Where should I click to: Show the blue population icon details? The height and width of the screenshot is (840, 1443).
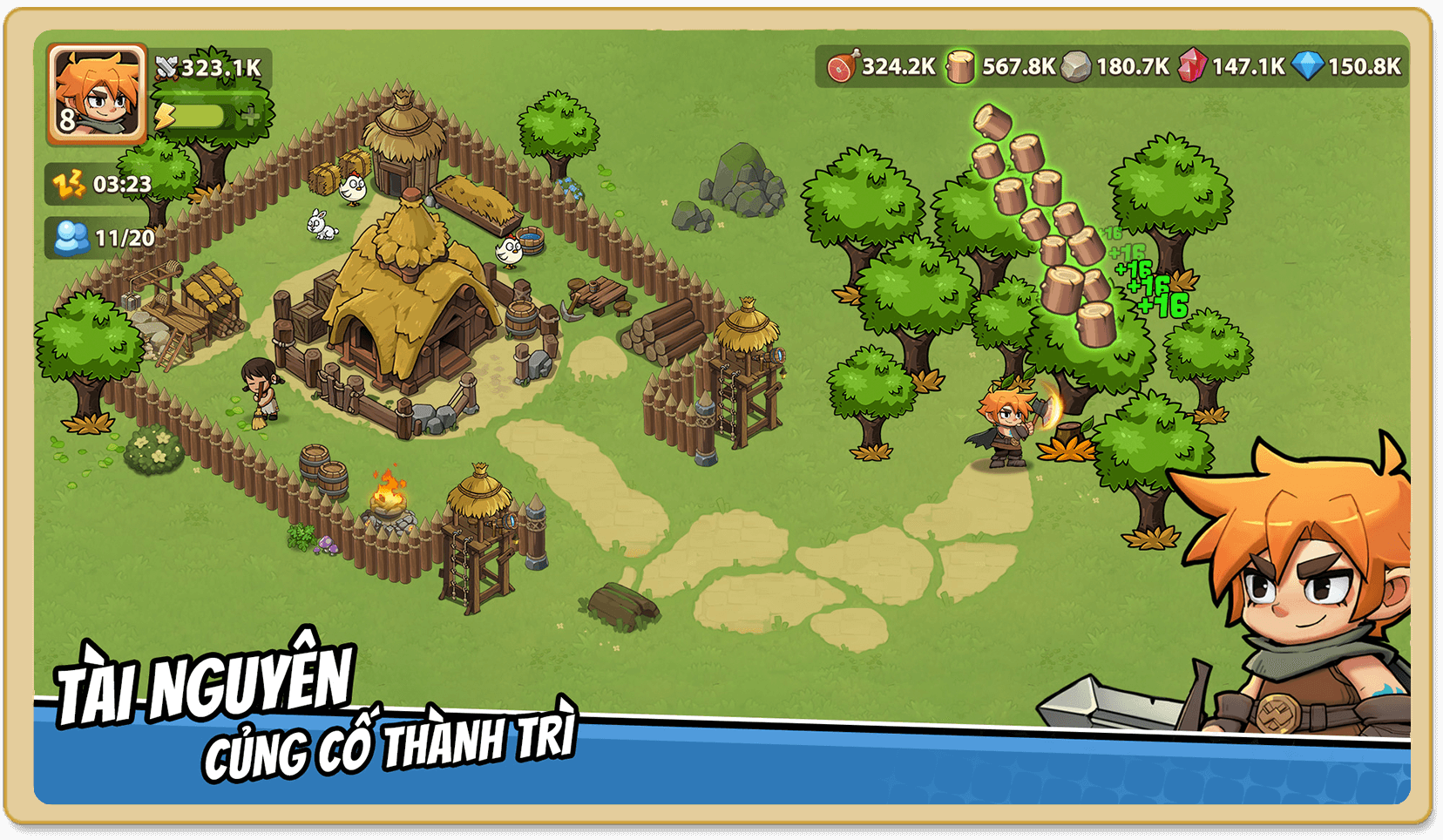pyautogui.click(x=71, y=238)
